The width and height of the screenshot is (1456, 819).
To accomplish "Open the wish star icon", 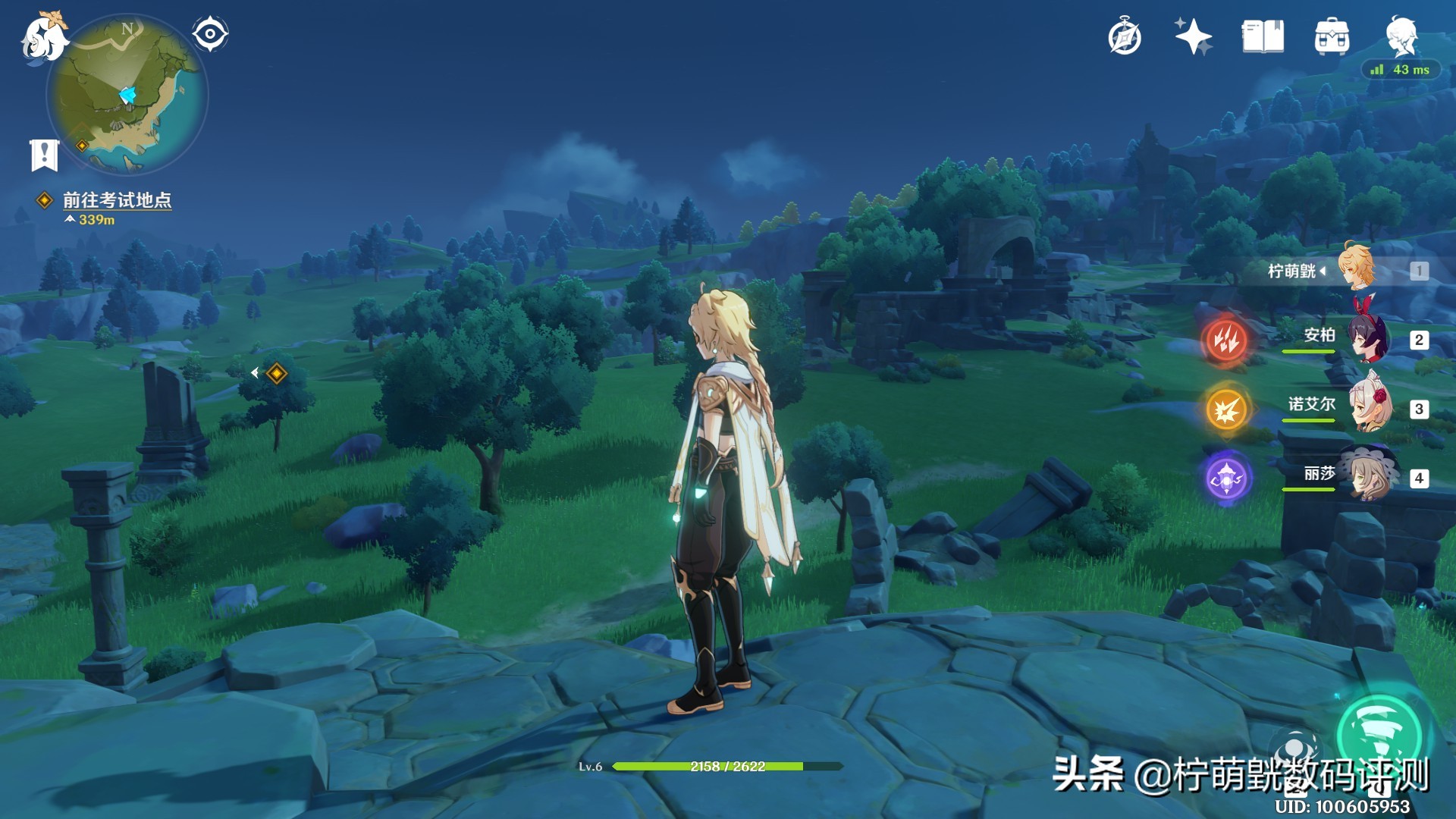I will coord(1193,36).
